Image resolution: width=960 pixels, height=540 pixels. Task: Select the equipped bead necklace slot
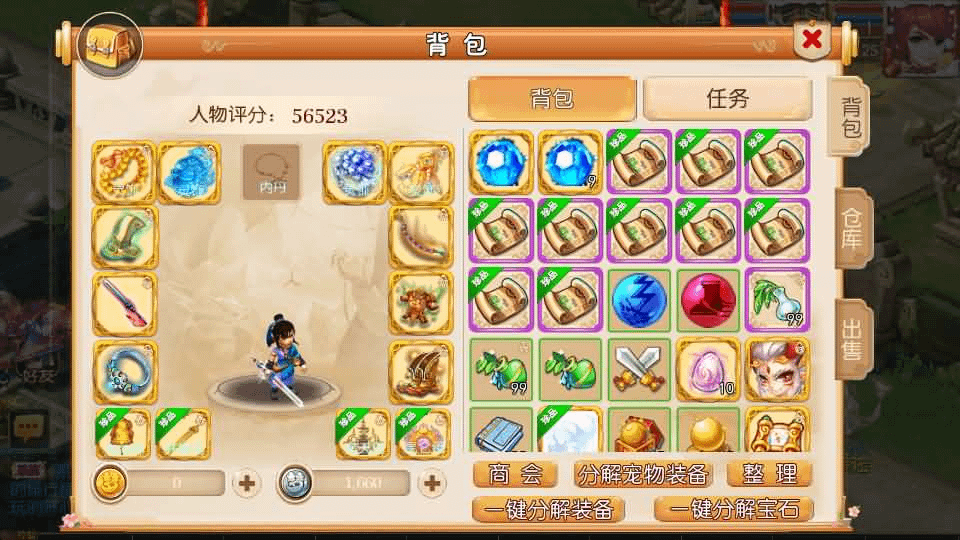[124, 172]
